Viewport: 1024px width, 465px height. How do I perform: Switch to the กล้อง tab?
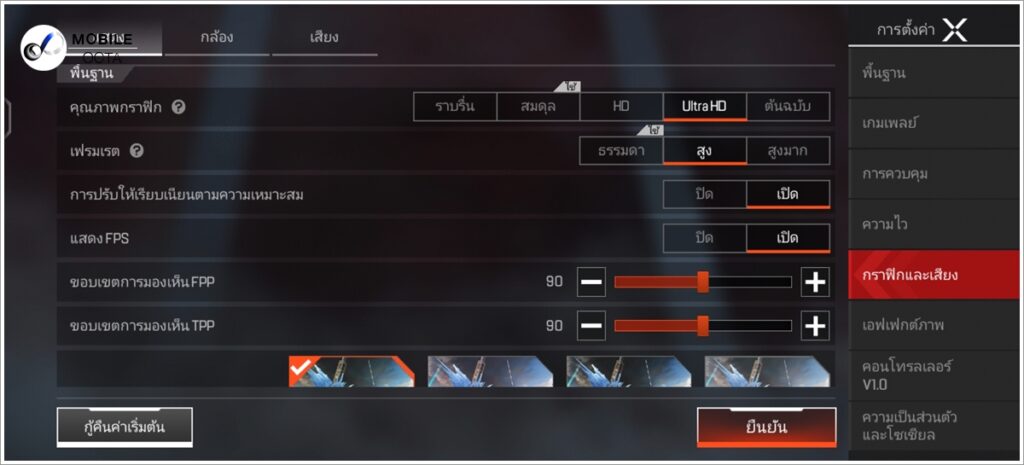pyautogui.click(x=217, y=38)
